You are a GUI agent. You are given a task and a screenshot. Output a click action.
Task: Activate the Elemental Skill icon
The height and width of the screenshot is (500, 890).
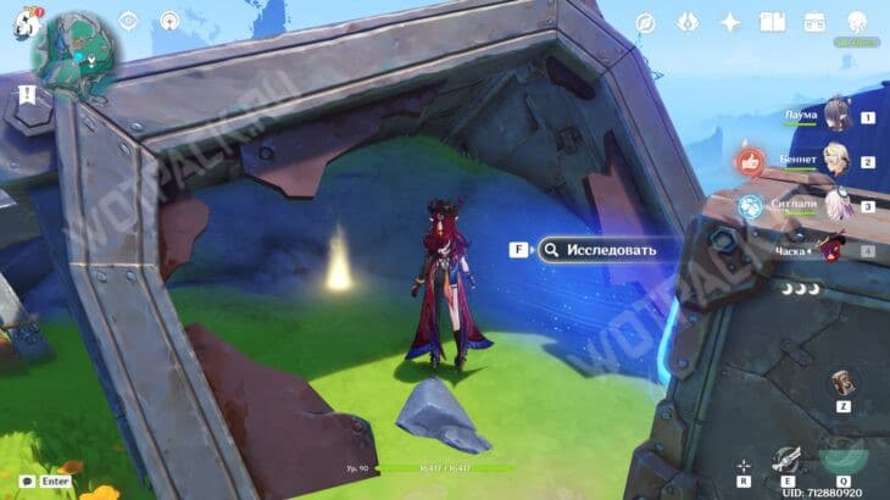[787, 459]
